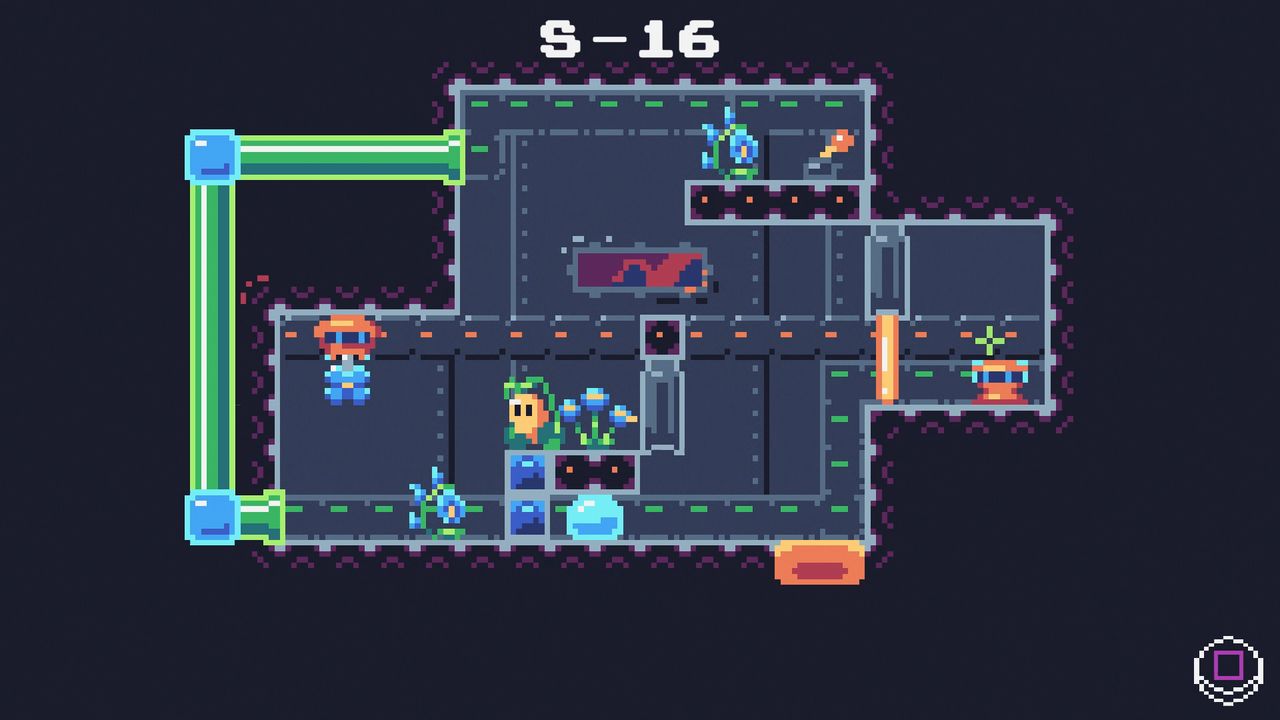Select the blue flower plant near the bottom left

click(x=440, y=505)
